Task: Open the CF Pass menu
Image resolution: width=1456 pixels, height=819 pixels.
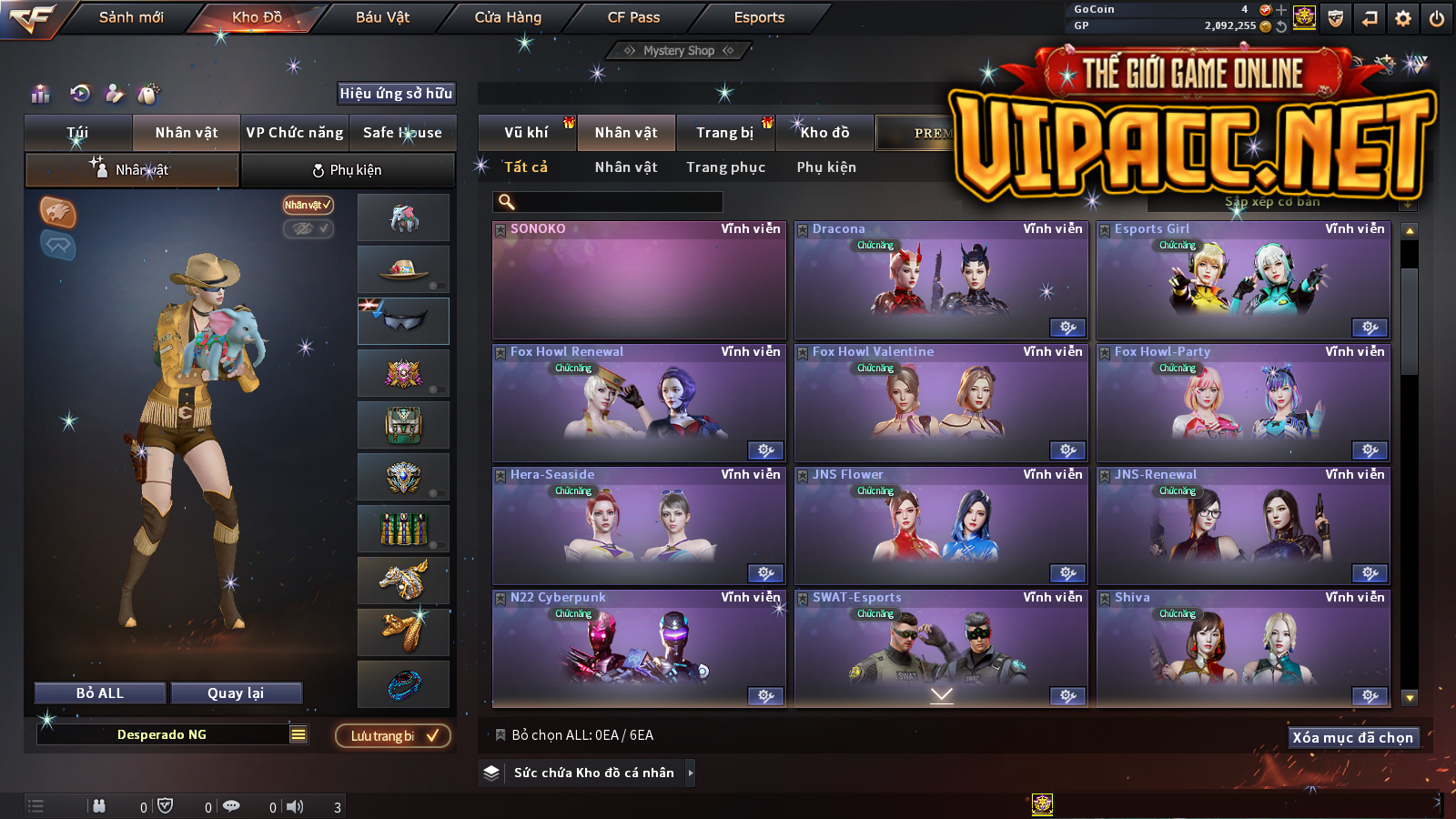Action: [x=633, y=17]
